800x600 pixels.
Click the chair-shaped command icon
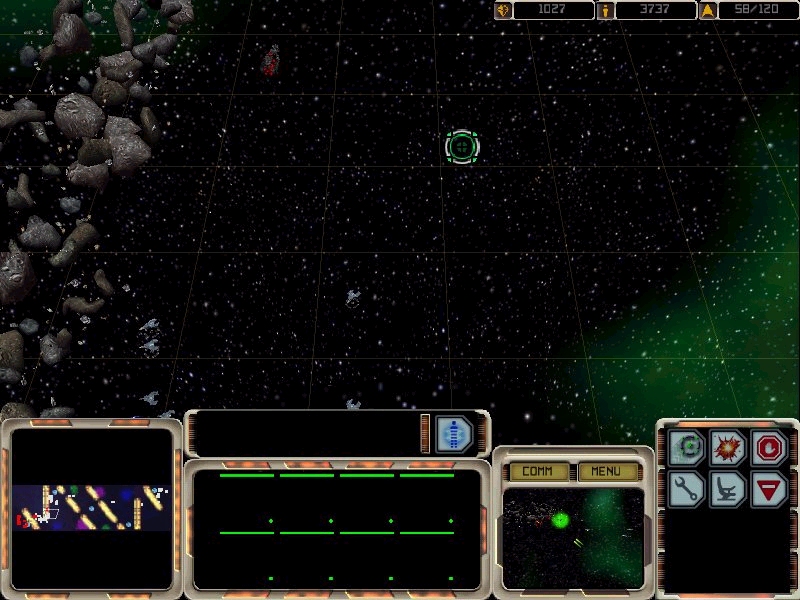pyautogui.click(x=728, y=489)
